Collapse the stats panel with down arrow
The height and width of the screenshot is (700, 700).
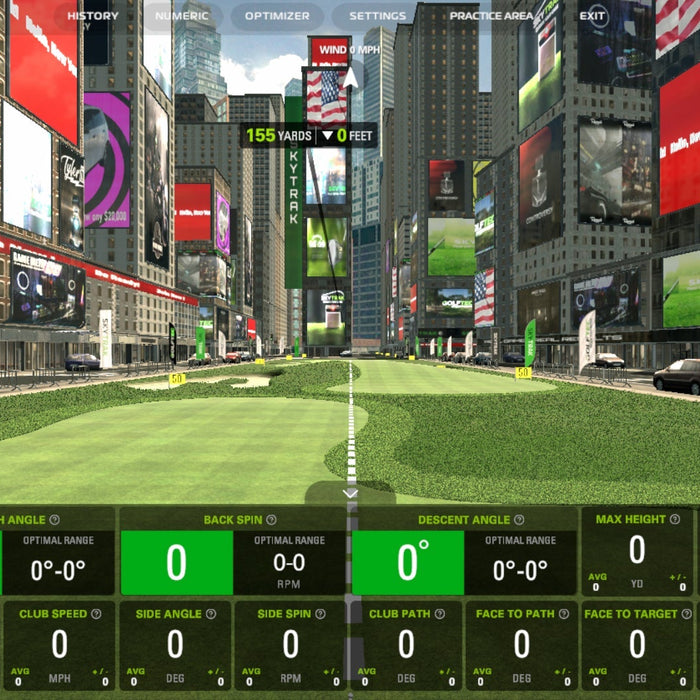350,493
